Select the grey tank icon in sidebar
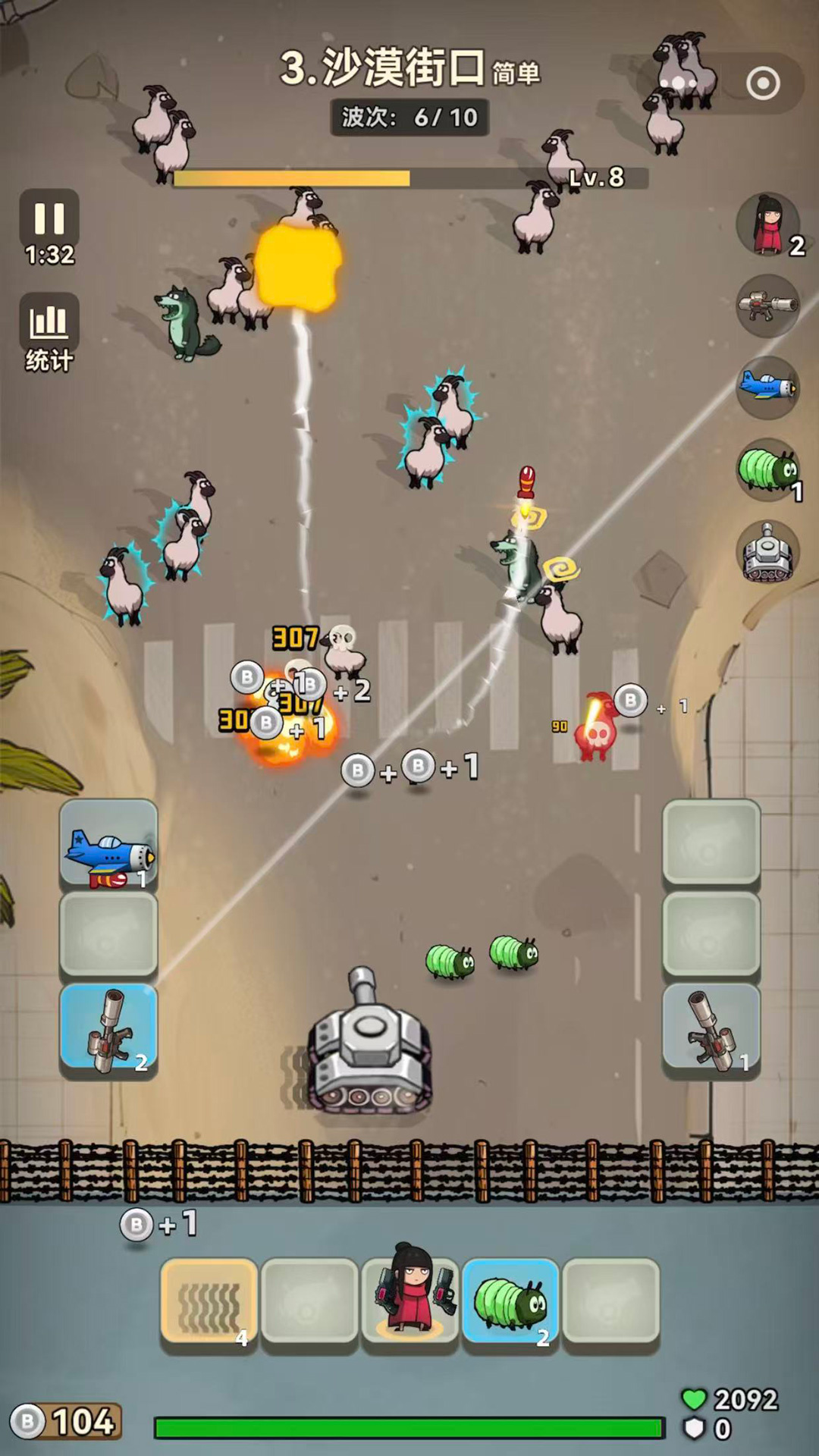The image size is (819, 1456). 767,553
